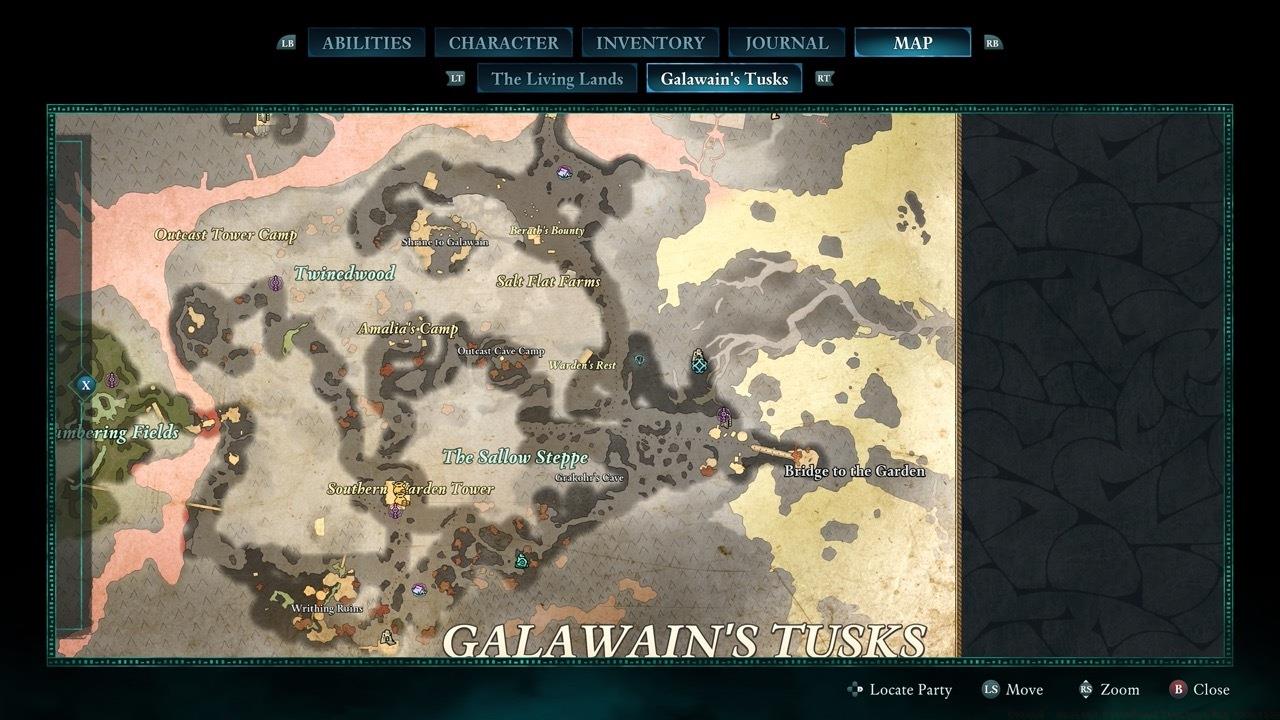
Task: Open the JOURNAL tab
Action: [787, 42]
